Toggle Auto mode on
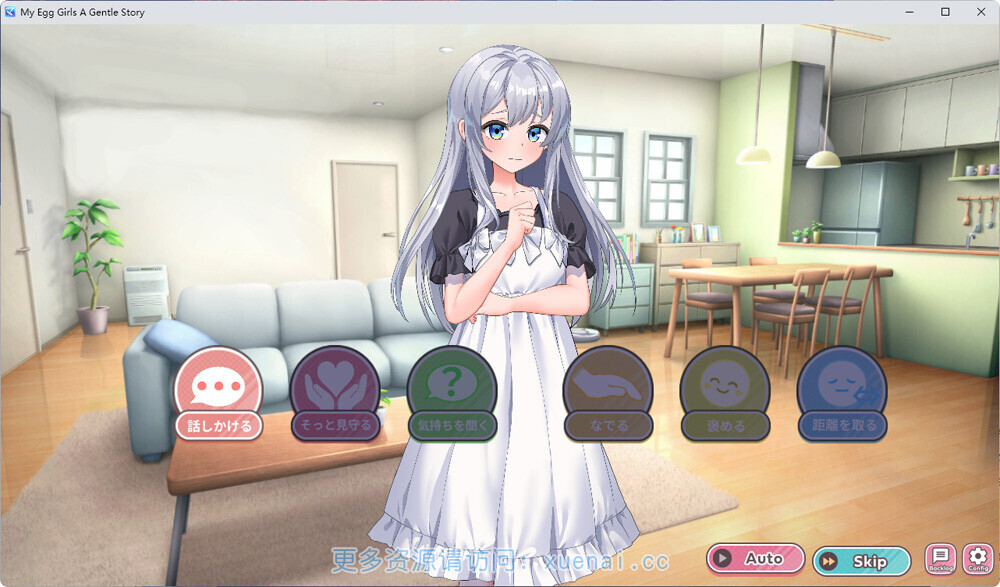 click(756, 559)
